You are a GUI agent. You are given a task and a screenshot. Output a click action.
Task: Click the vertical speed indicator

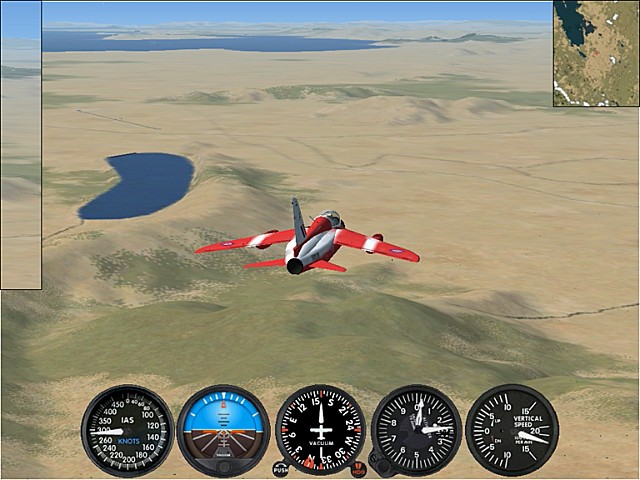coord(512,430)
